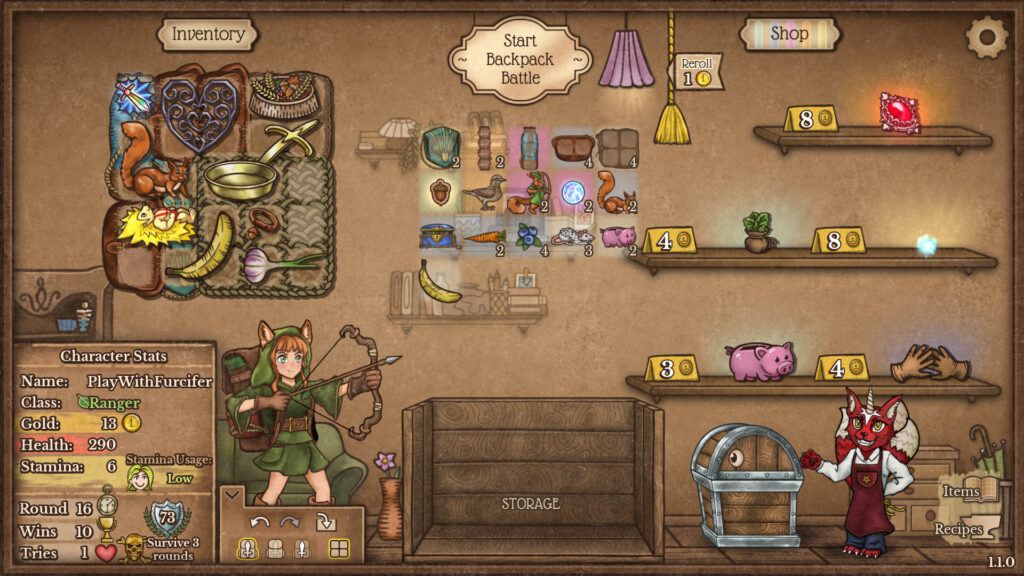The width and height of the screenshot is (1024, 576).
Task: Select the pink piggy bank on shelf
Action: coord(761,360)
